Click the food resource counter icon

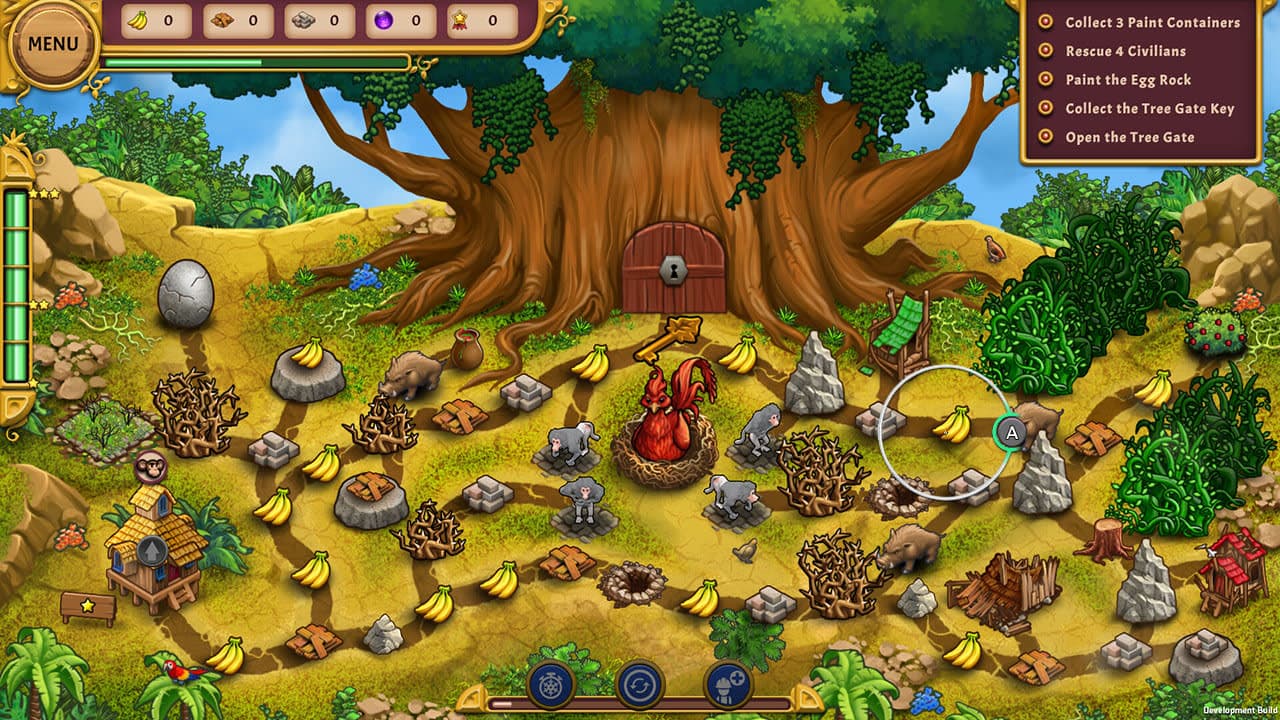point(221,19)
